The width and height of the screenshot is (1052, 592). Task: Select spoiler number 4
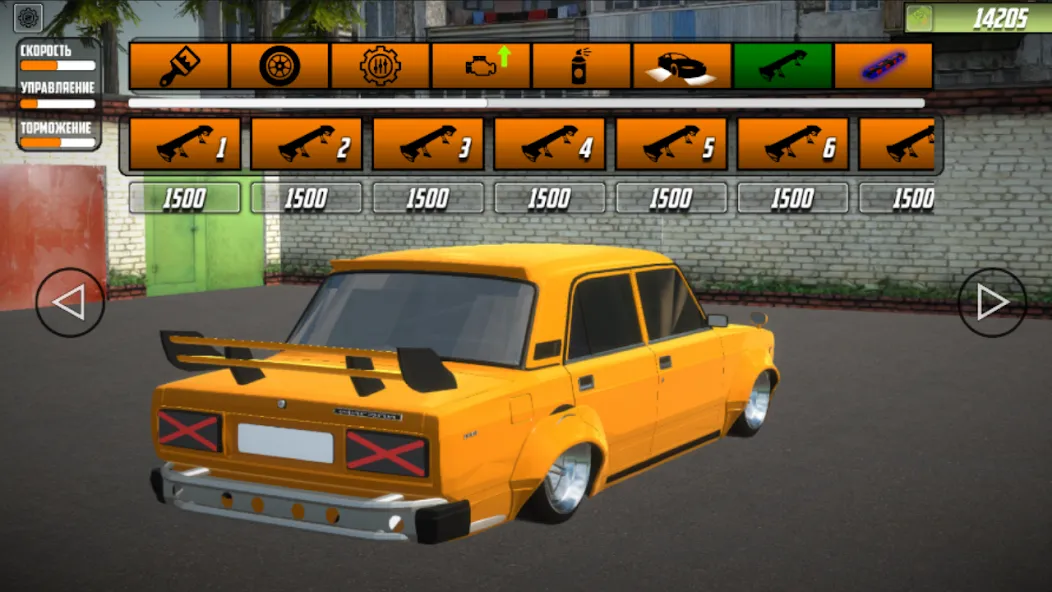pyautogui.click(x=550, y=145)
